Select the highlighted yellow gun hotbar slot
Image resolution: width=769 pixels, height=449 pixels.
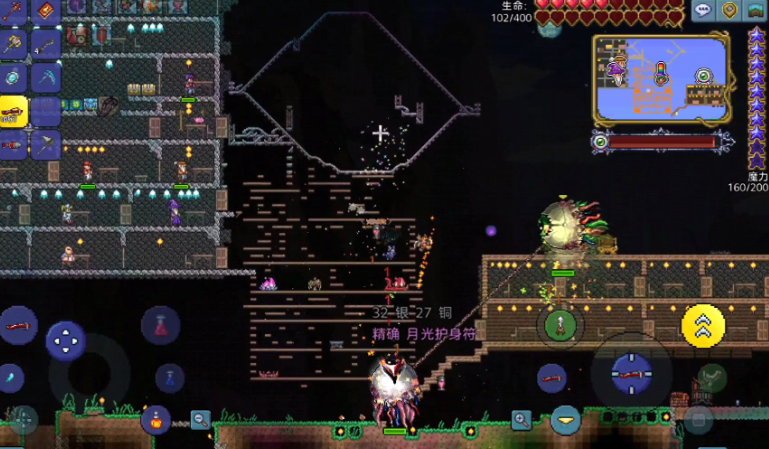coord(13,111)
